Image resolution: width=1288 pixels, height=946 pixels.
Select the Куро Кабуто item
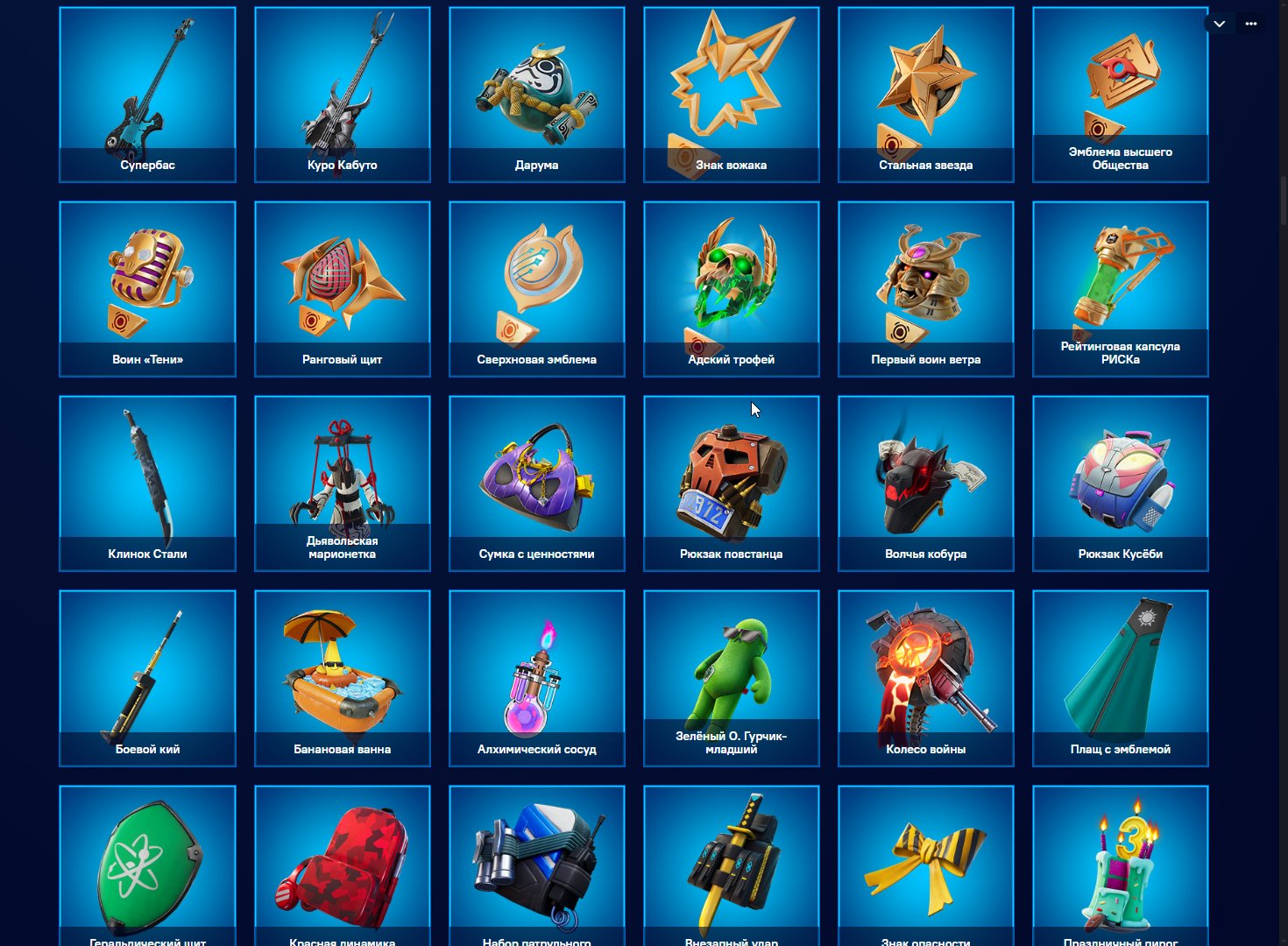(342, 95)
